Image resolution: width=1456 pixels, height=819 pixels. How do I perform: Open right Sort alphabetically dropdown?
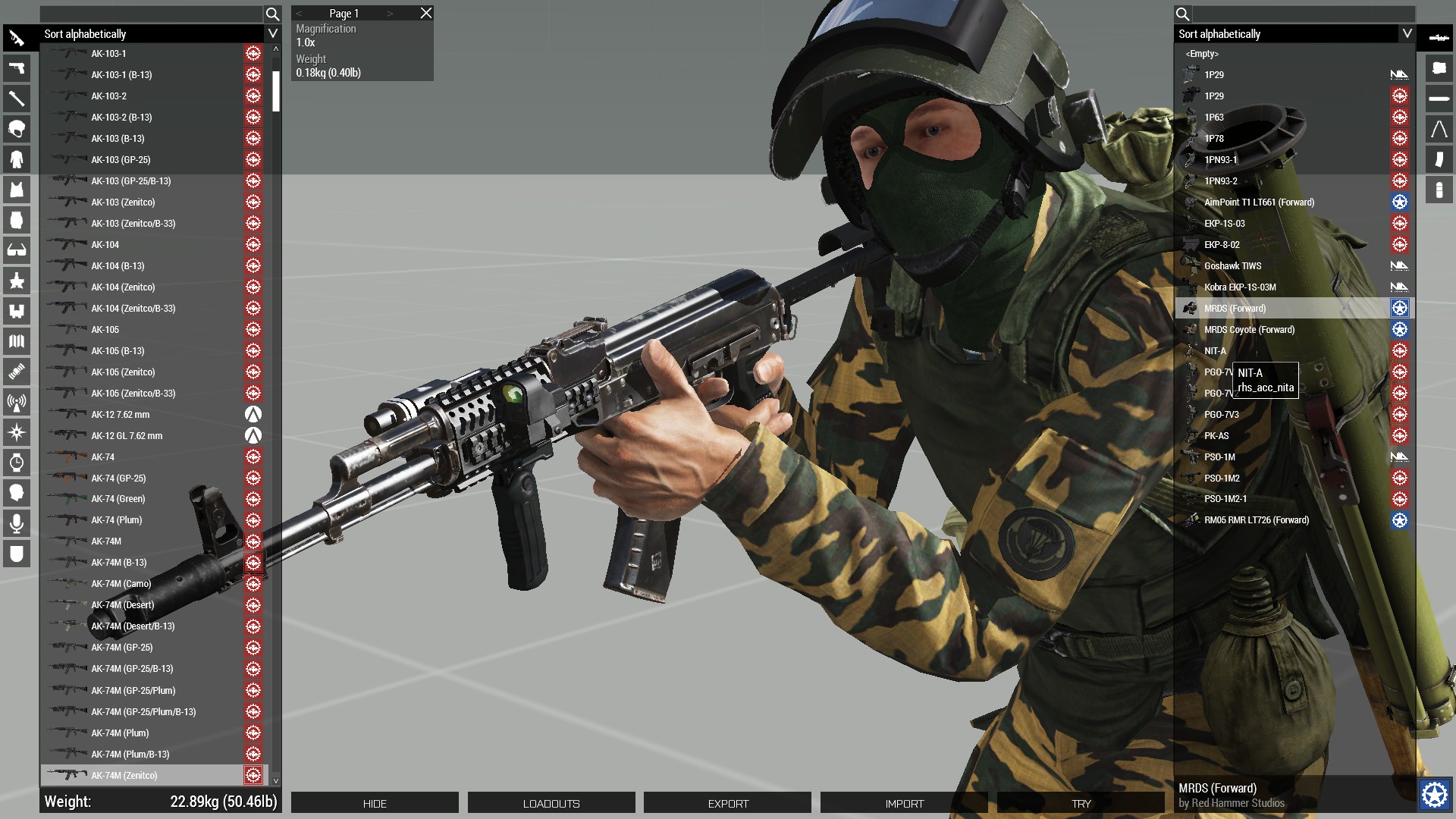click(1407, 33)
